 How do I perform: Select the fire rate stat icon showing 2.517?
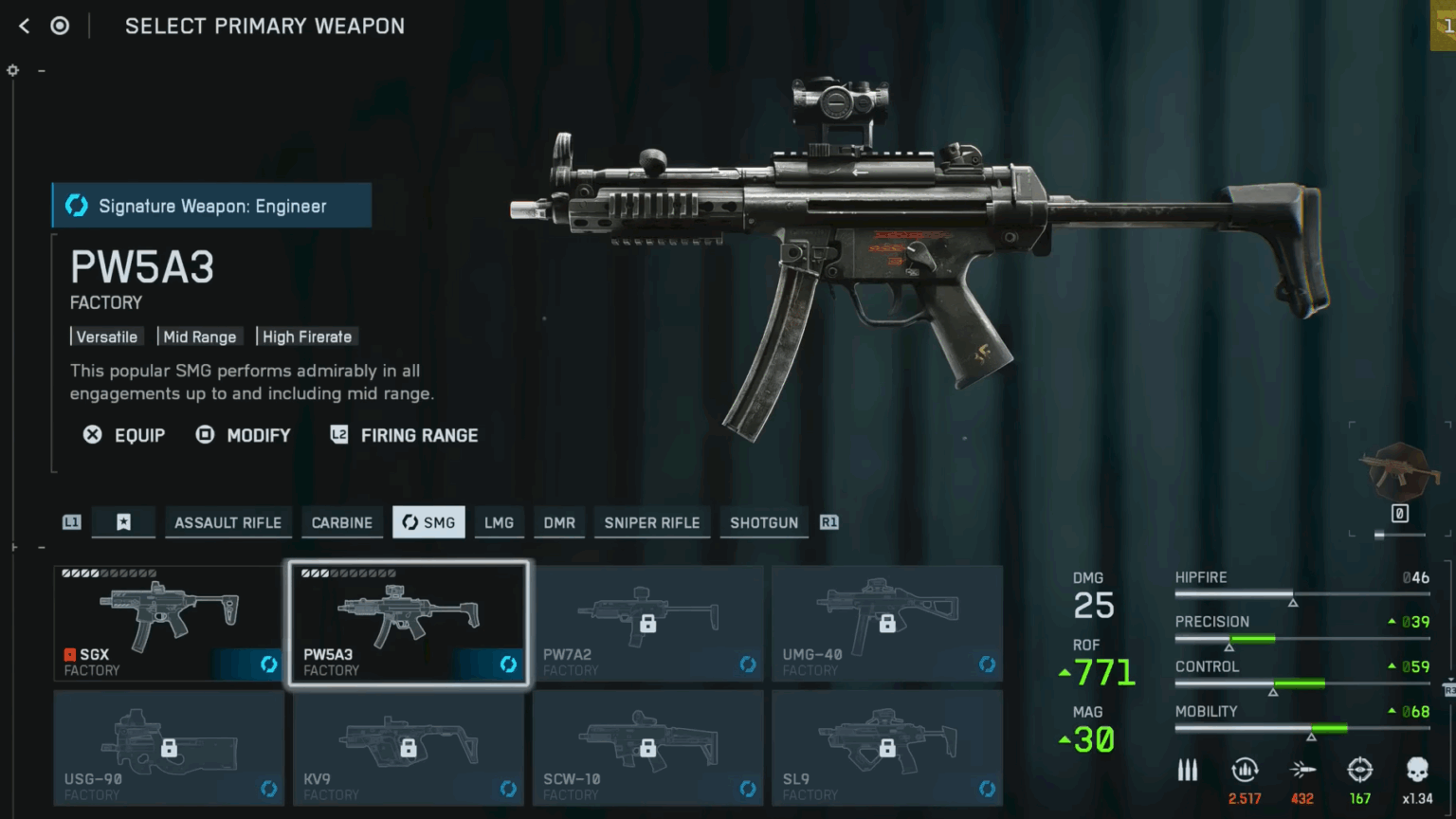(1245, 771)
